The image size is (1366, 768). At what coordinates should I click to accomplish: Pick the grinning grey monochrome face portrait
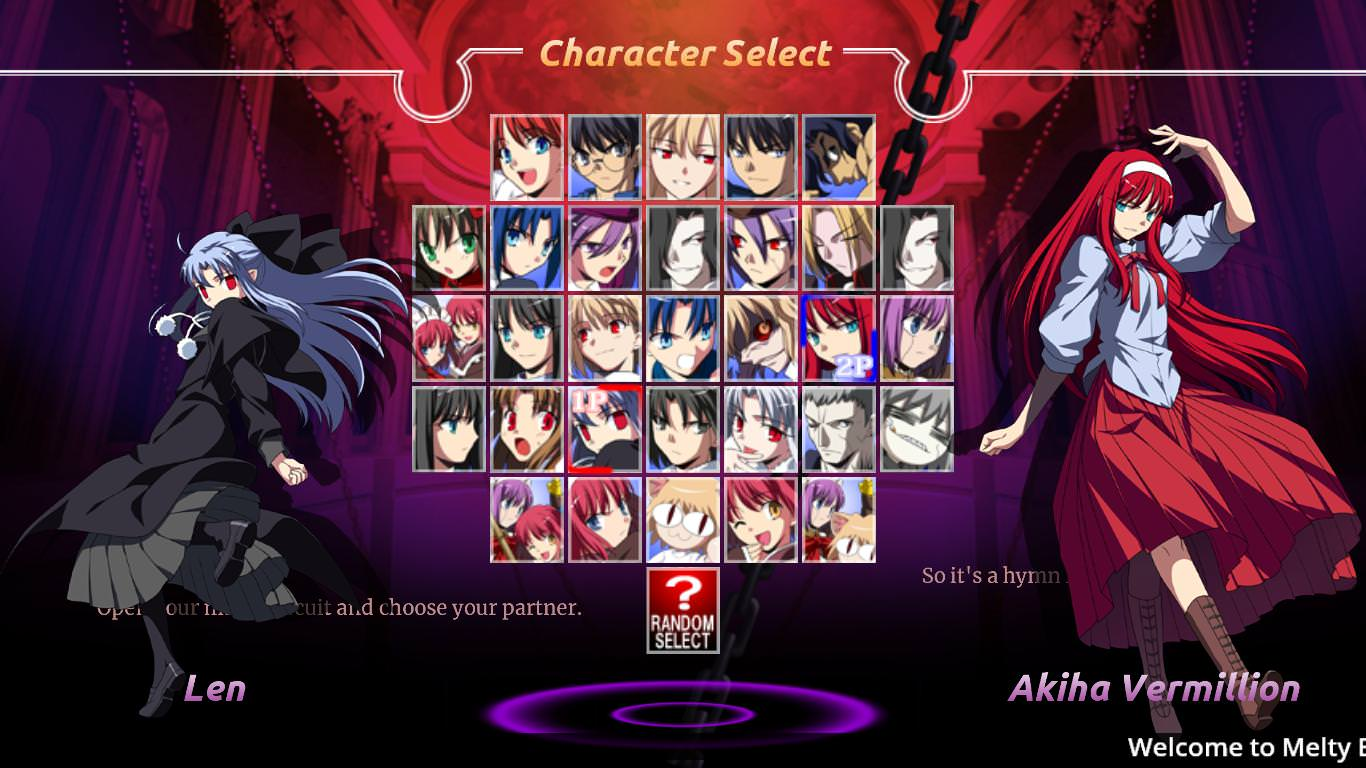(917, 429)
